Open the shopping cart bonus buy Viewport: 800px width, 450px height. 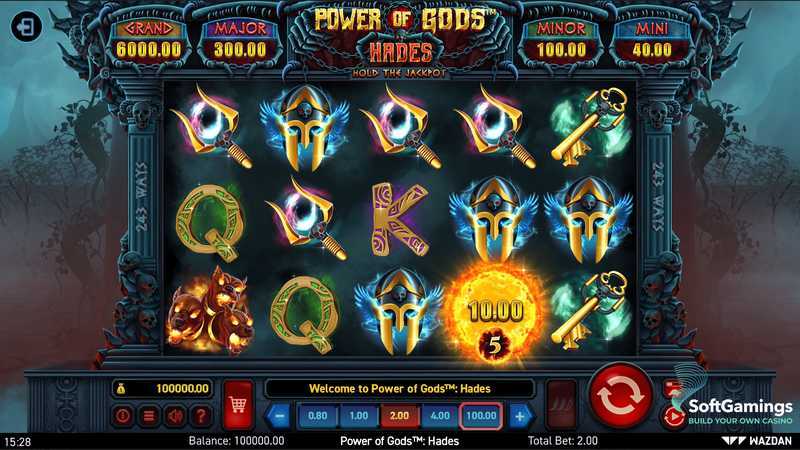tap(238, 404)
